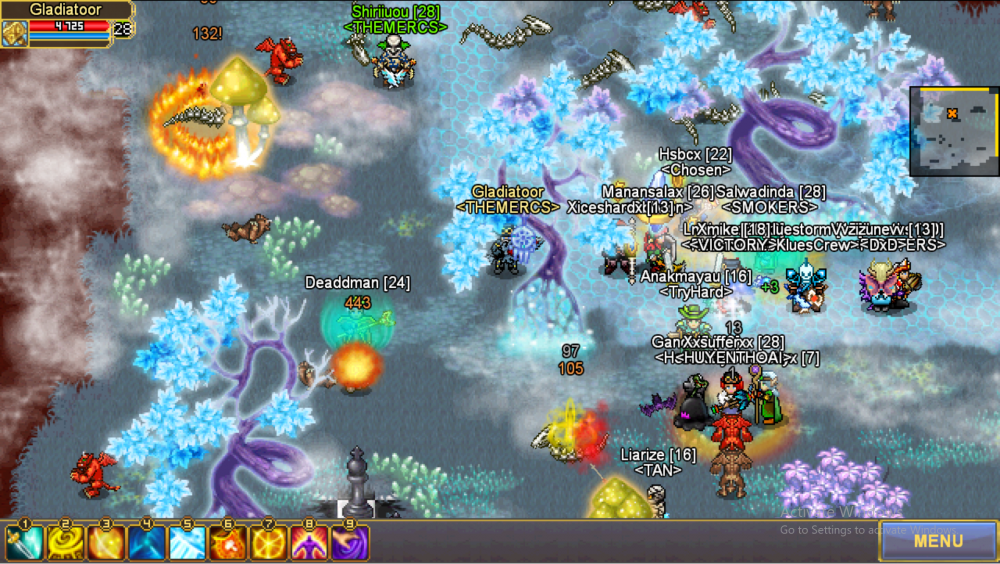Click the minimap
The image size is (1000, 564).
[x=953, y=131]
